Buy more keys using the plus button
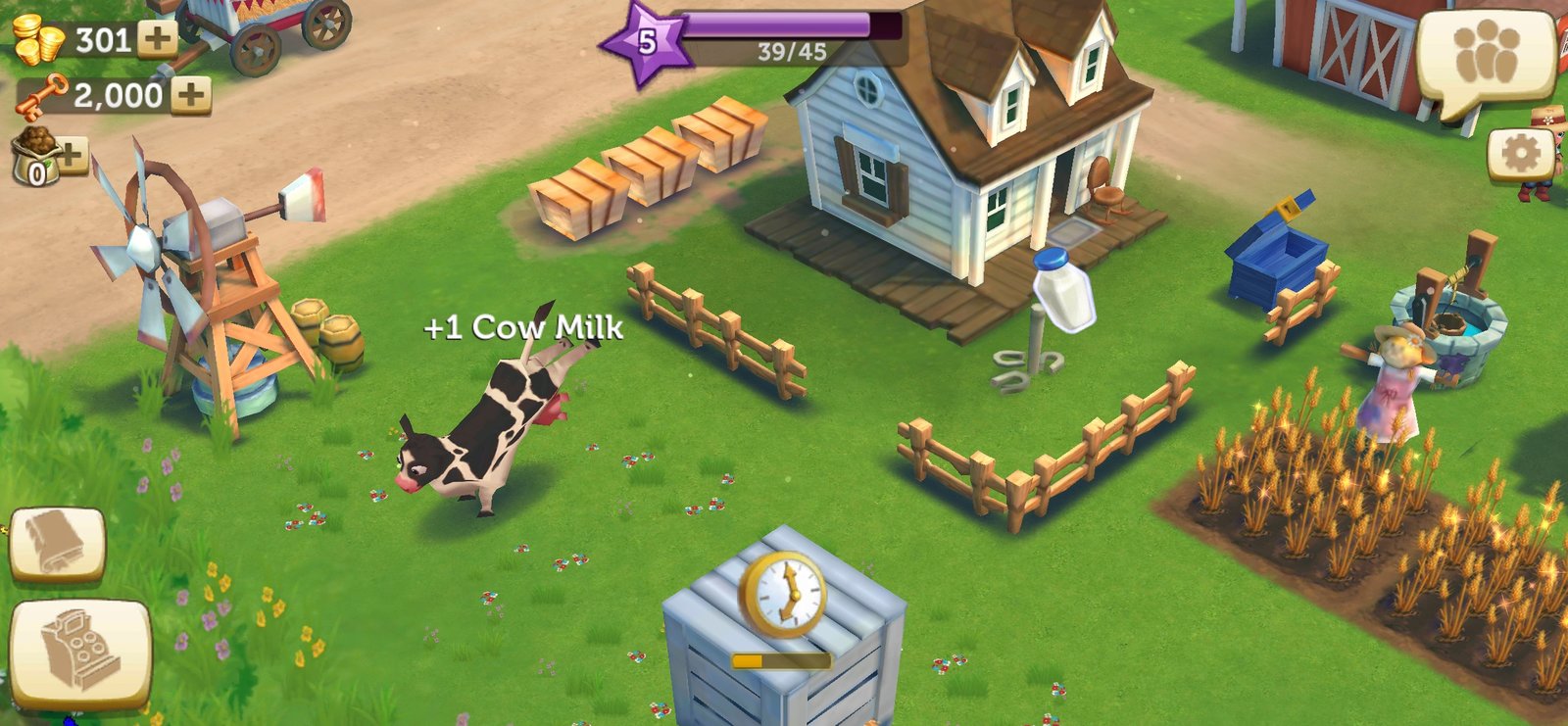Image resolution: width=1568 pixels, height=726 pixels. click(x=191, y=95)
